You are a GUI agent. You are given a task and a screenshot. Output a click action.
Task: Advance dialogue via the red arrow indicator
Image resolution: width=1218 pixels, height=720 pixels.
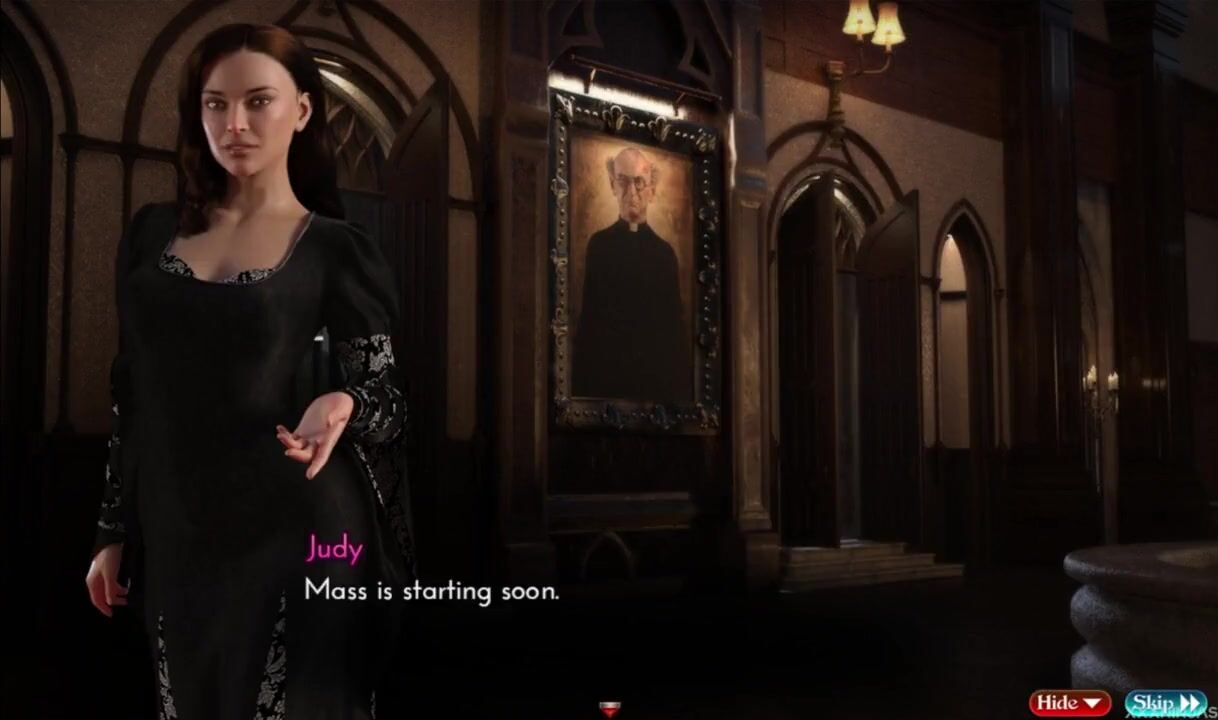609,709
